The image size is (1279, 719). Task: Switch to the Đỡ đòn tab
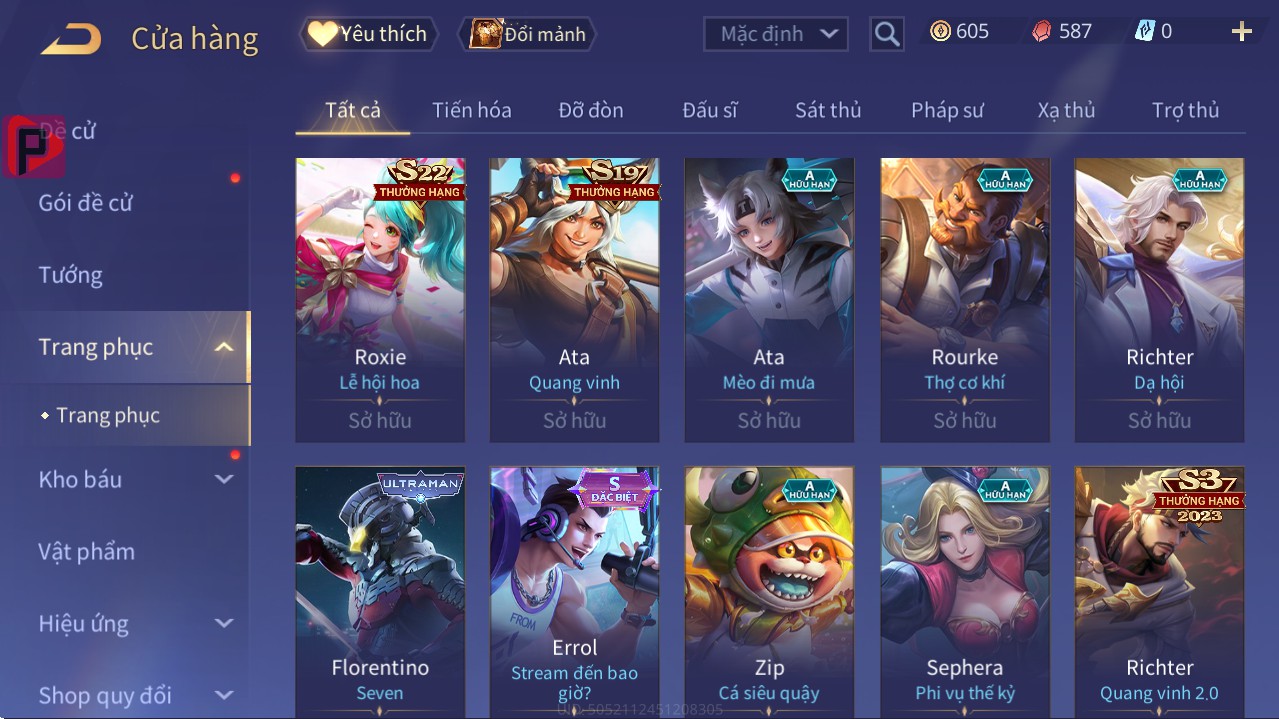(x=590, y=110)
